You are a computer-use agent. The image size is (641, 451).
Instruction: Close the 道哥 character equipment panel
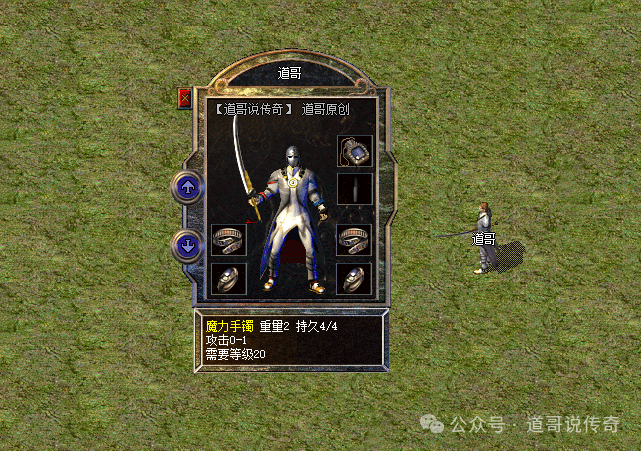(x=184, y=98)
